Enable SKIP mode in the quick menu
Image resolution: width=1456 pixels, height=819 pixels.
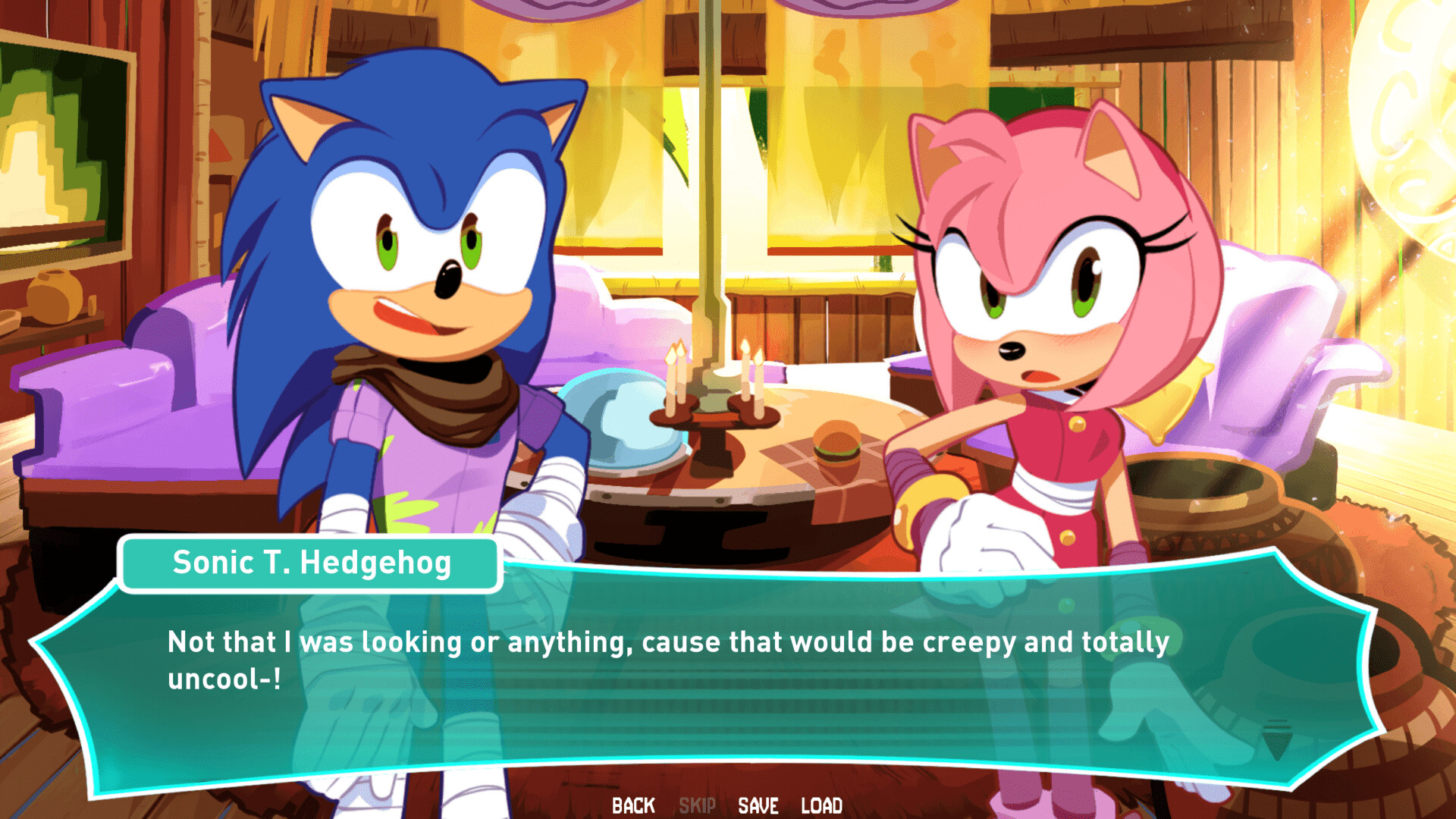click(x=698, y=806)
